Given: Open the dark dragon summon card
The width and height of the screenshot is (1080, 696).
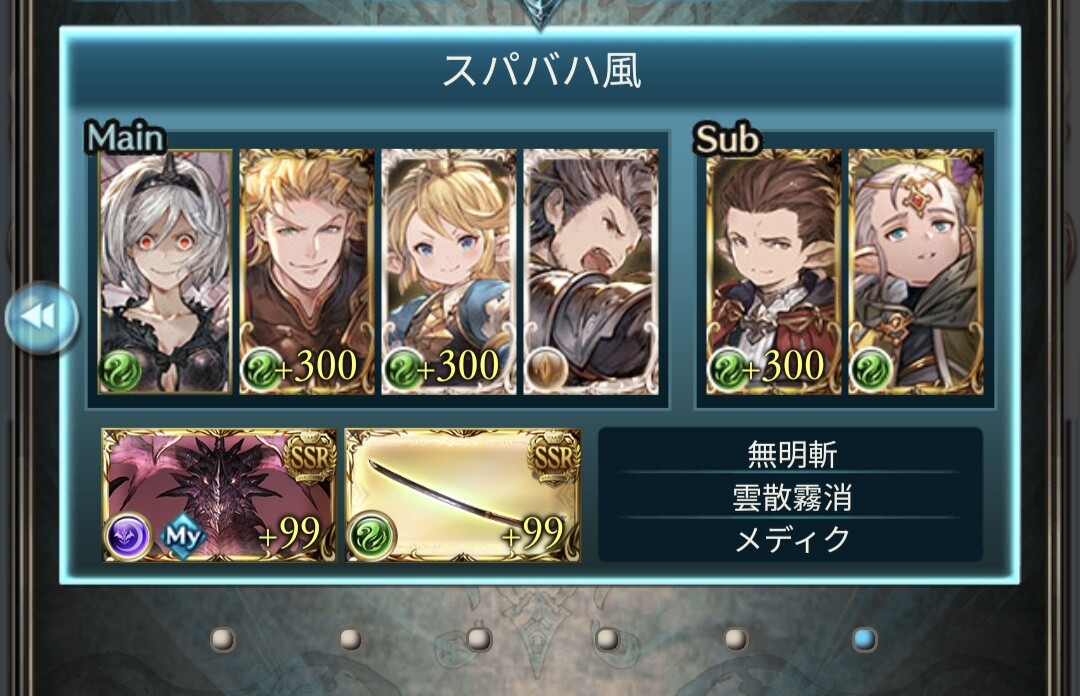Looking at the screenshot, I should (x=219, y=496).
